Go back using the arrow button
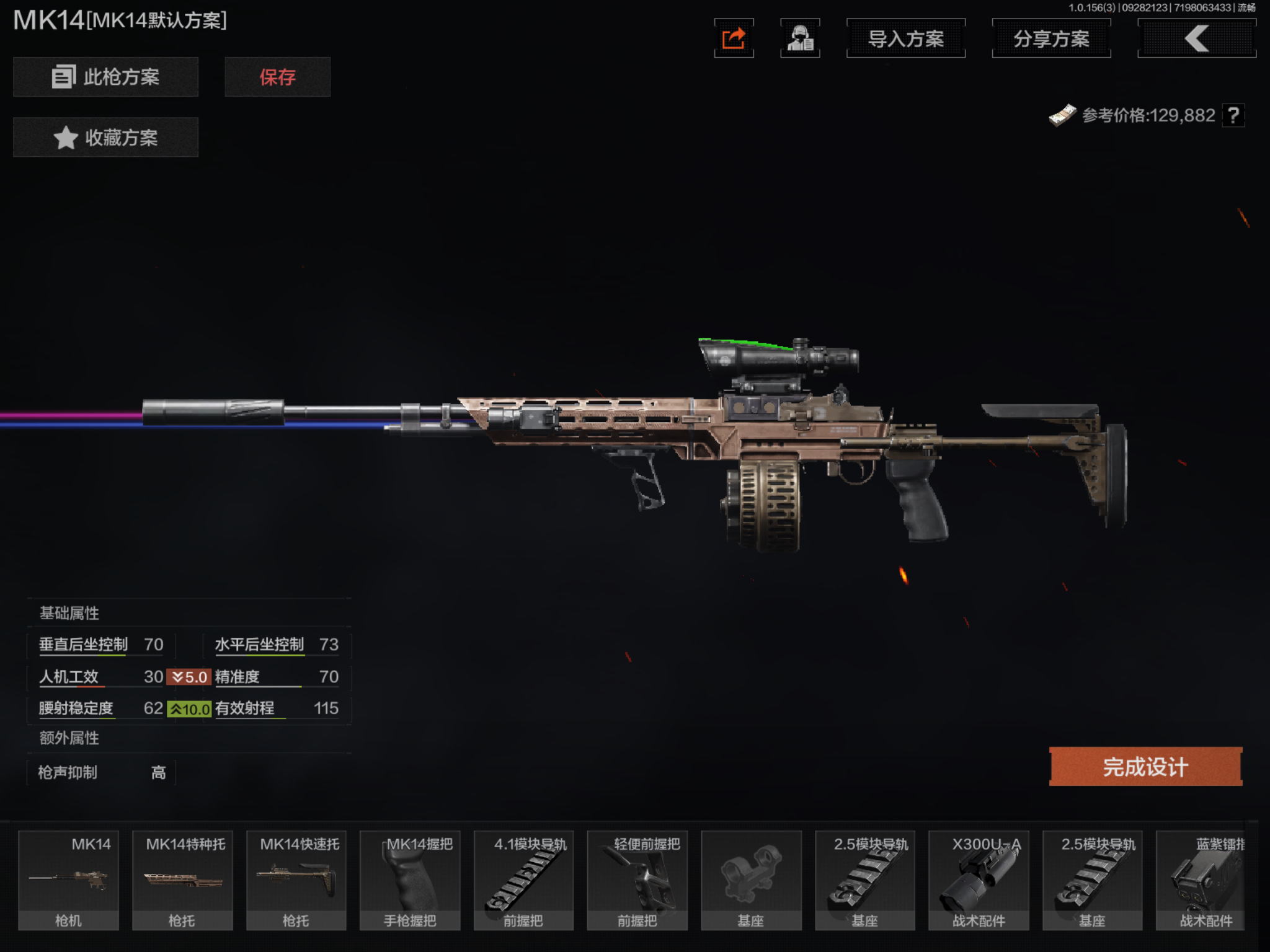The image size is (1270, 952). tap(1196, 38)
